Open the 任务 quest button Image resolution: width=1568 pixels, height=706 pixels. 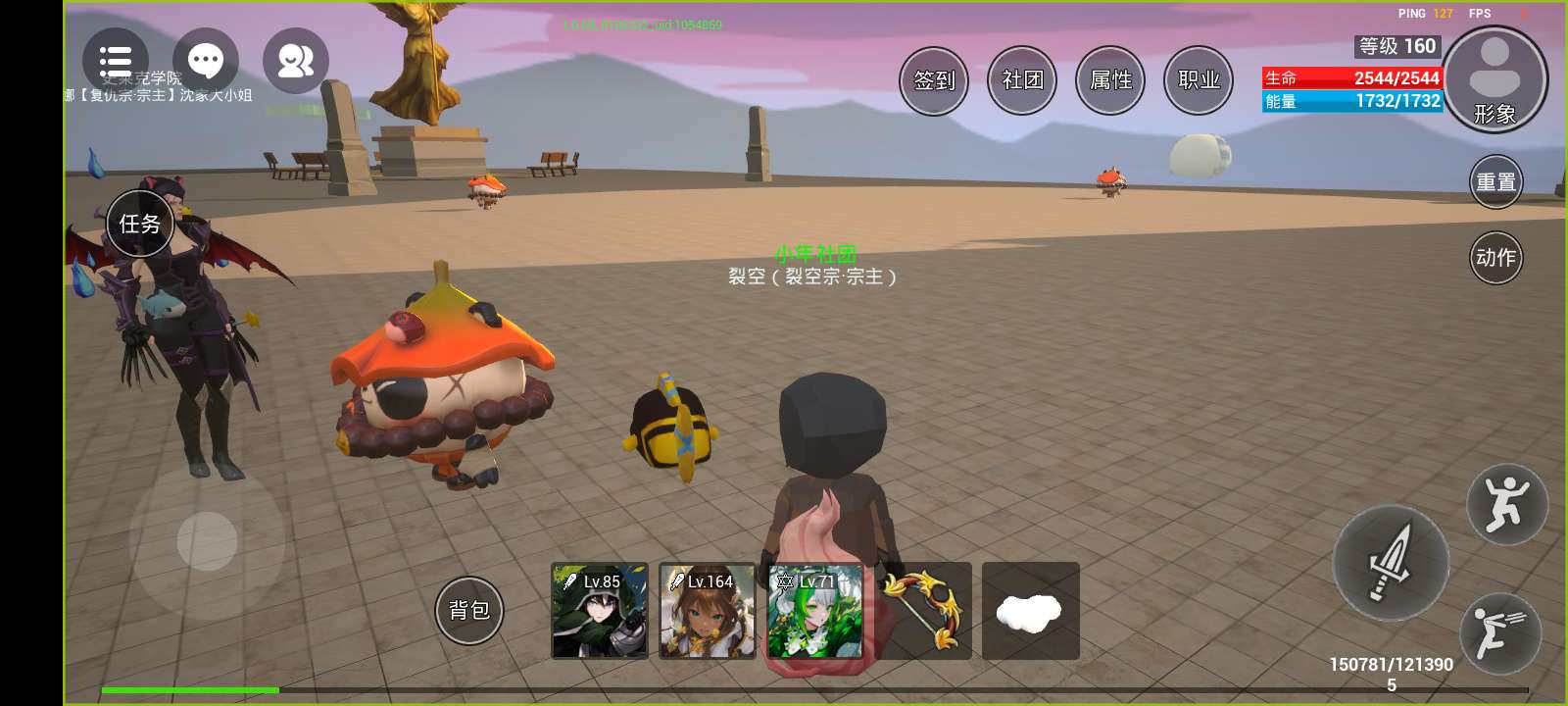point(139,224)
